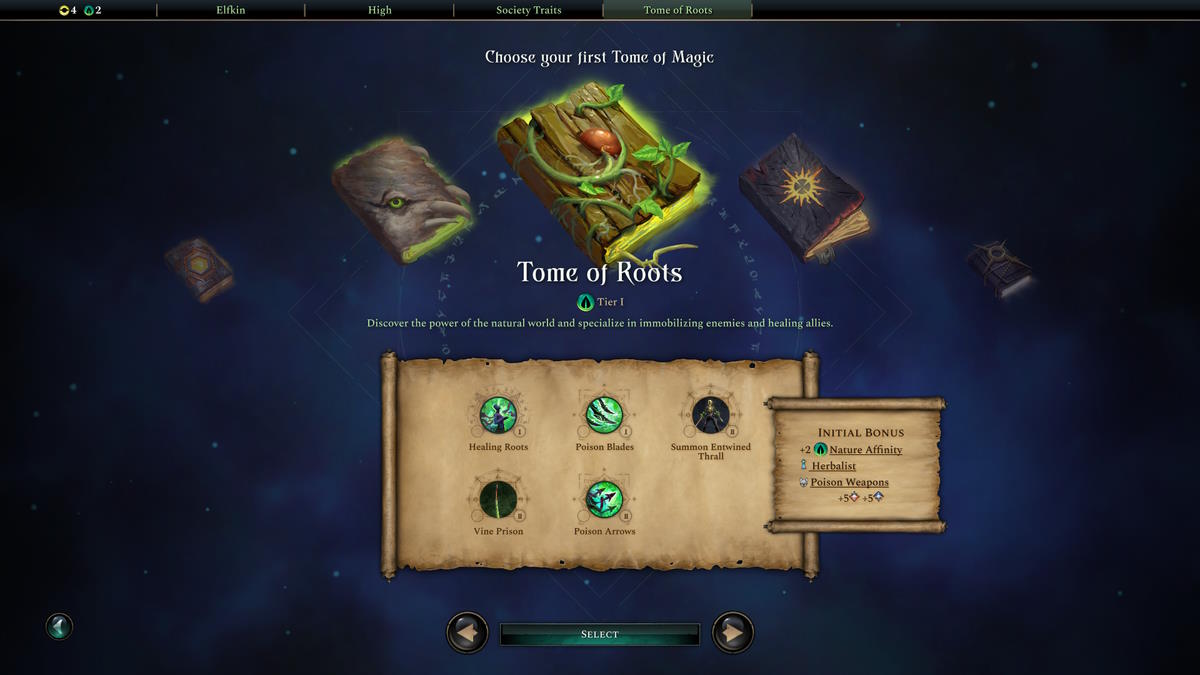Open the High culture tab
The width and height of the screenshot is (1200, 675).
point(379,10)
